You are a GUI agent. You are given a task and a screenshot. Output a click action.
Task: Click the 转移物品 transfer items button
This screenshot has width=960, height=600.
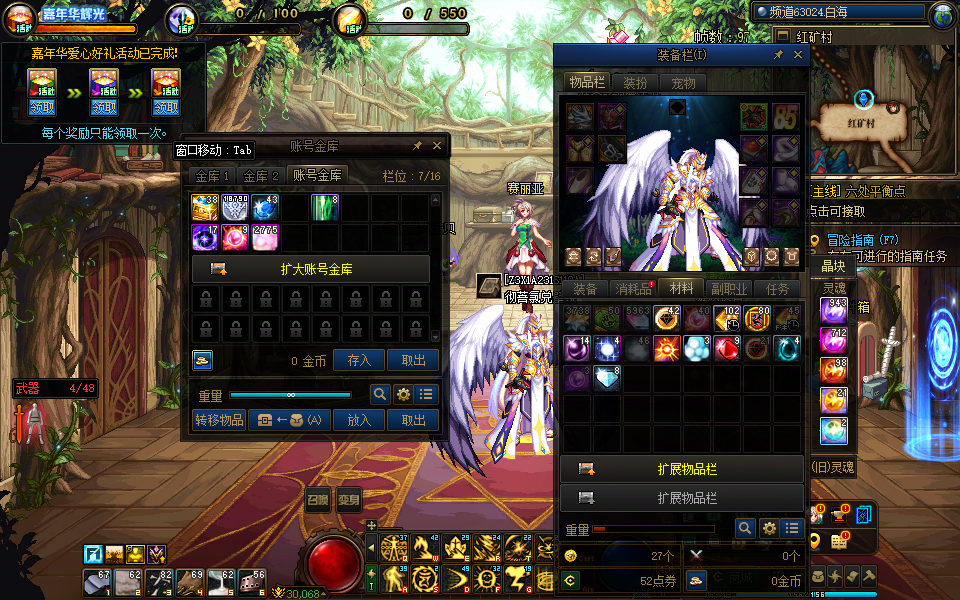219,421
